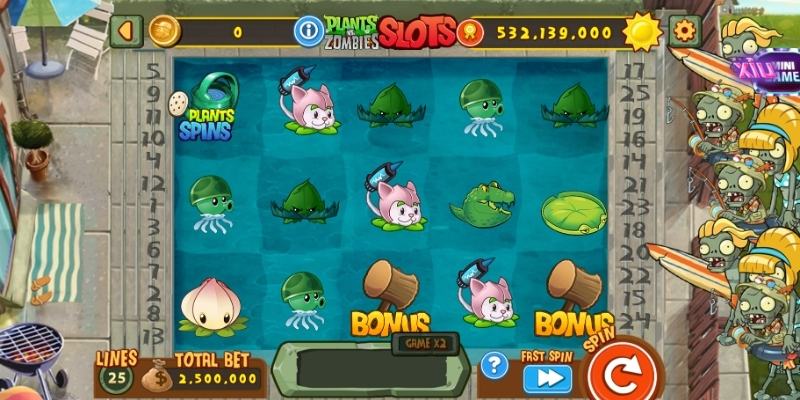Open the question mark help button
Screen dimensions: 800x400
[494, 366]
